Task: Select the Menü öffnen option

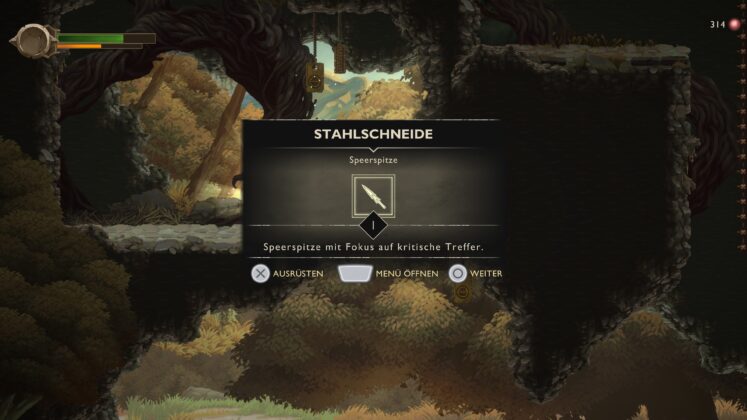Action: (x=389, y=273)
